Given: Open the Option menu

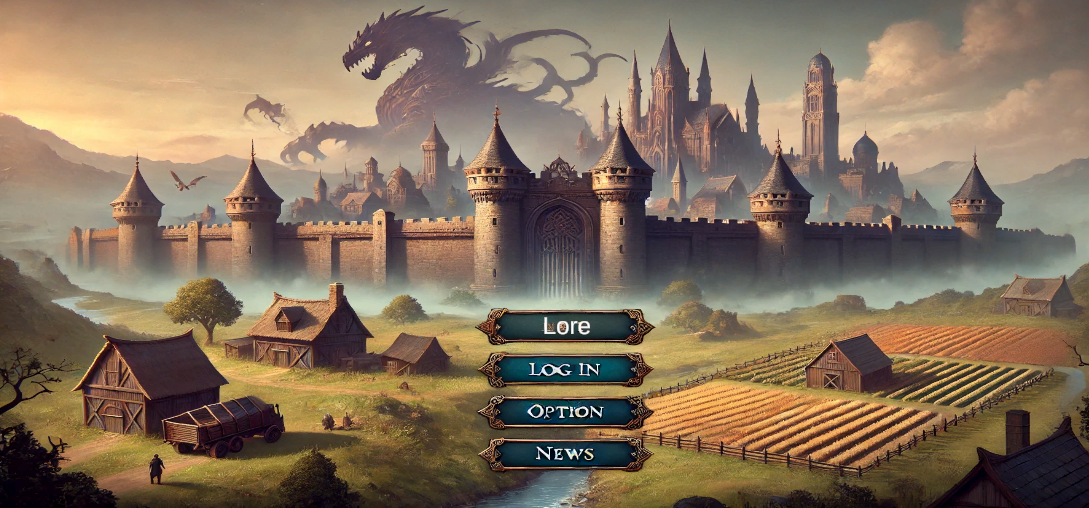Looking at the screenshot, I should click(x=566, y=411).
